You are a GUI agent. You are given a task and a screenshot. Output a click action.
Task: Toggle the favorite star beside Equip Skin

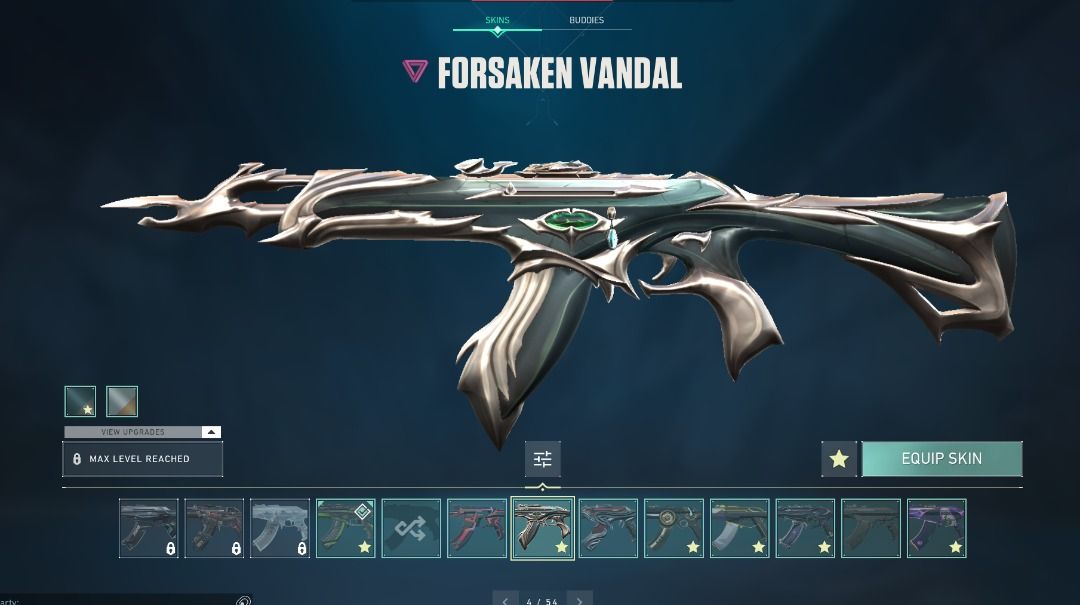(x=839, y=459)
